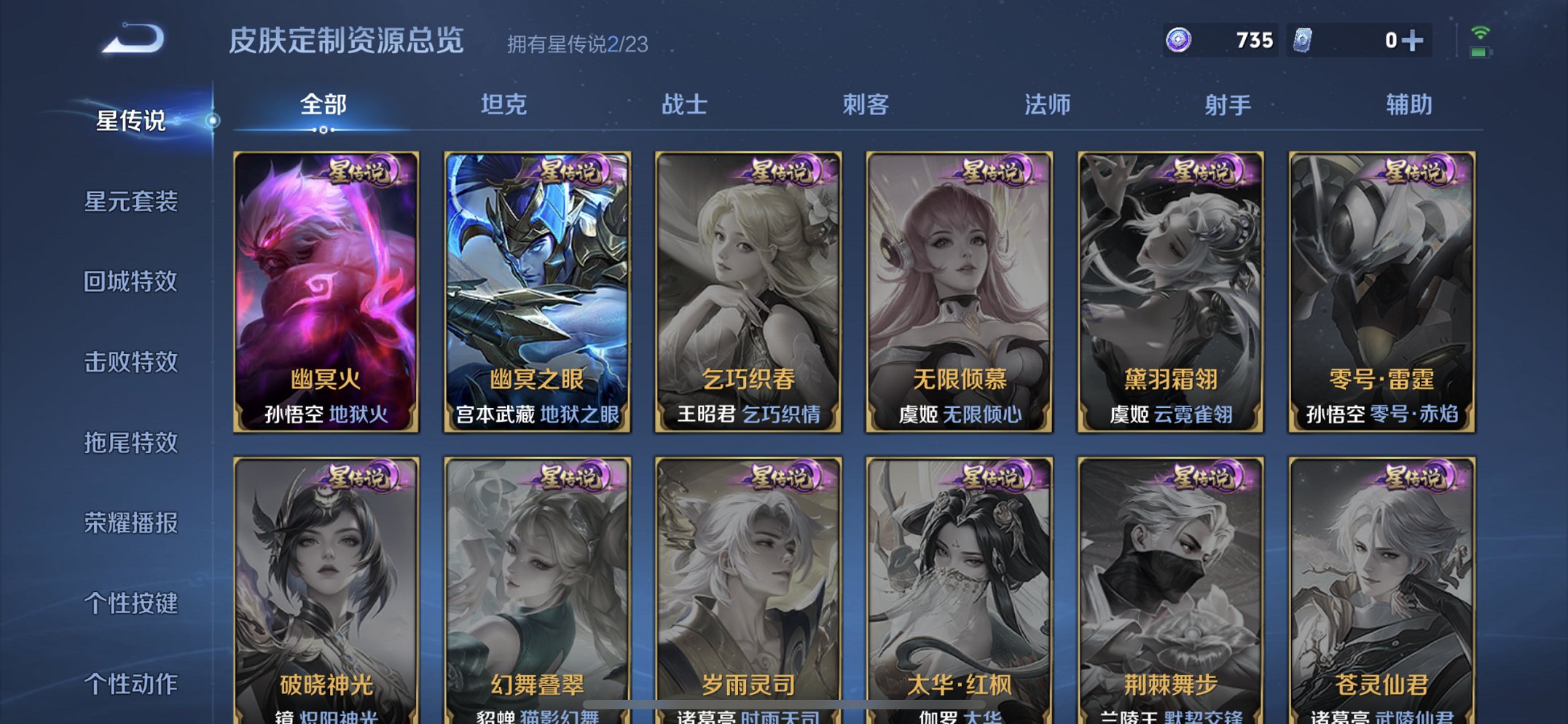Expand the 个性动作 category at the sidebar bottom
The image size is (1568, 724).
point(132,682)
